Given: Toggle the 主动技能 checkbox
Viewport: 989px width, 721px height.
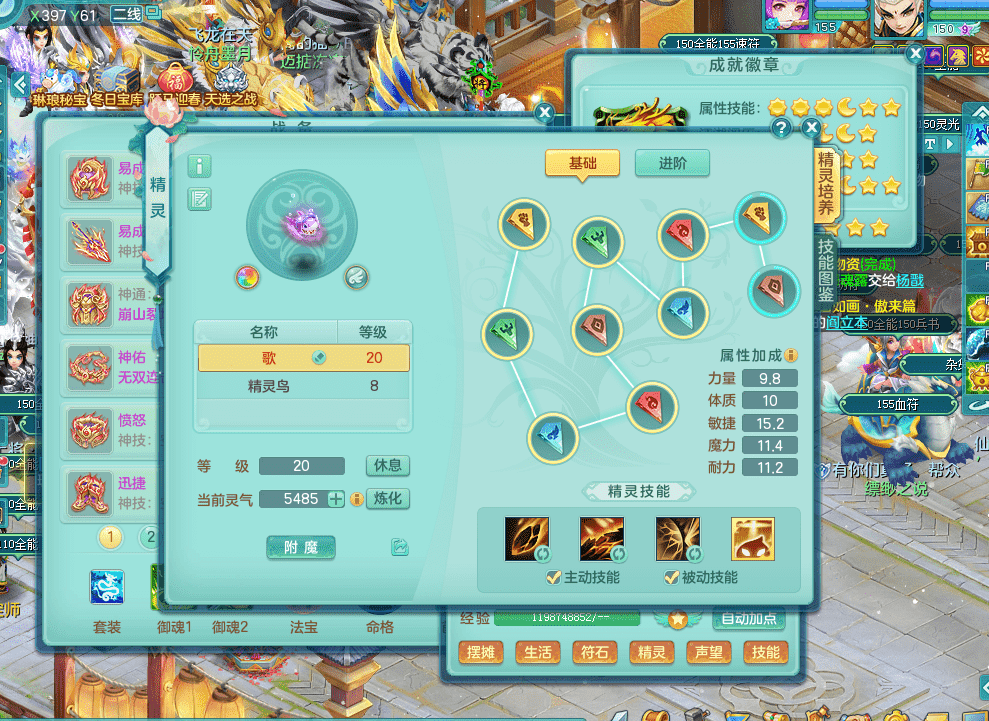Looking at the screenshot, I should (x=553, y=577).
